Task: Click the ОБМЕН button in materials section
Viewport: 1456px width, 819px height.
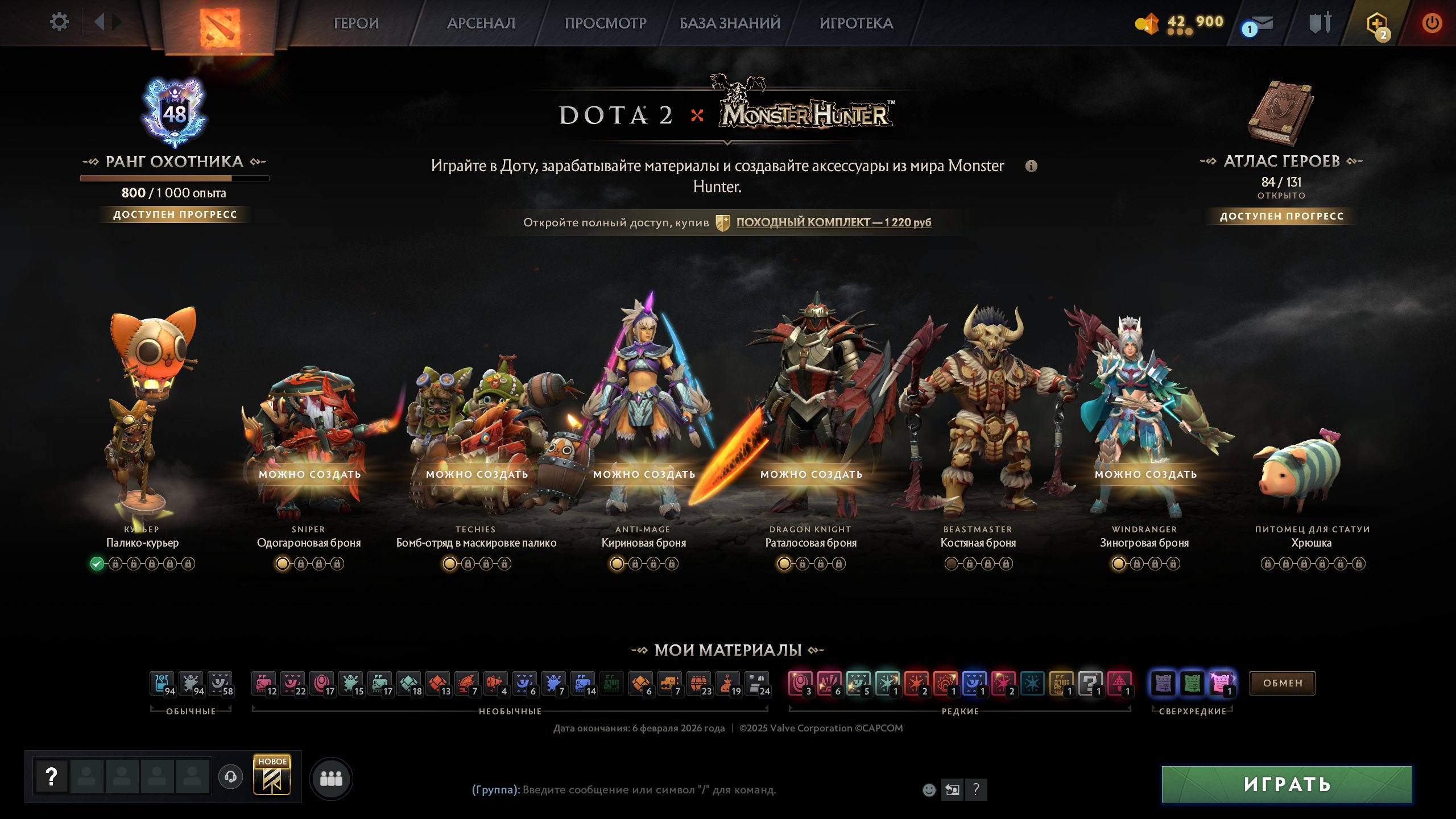Action: (1283, 684)
